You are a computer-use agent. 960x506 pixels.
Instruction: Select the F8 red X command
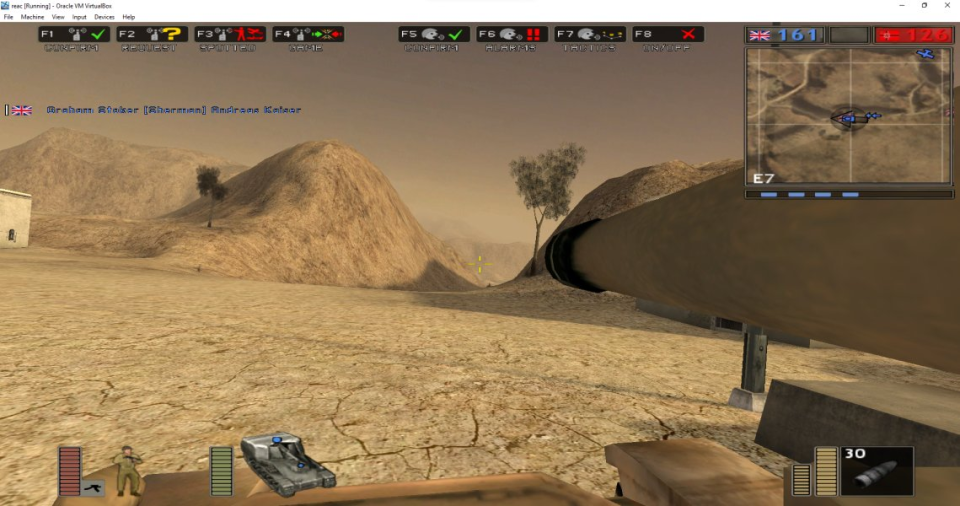coord(668,34)
